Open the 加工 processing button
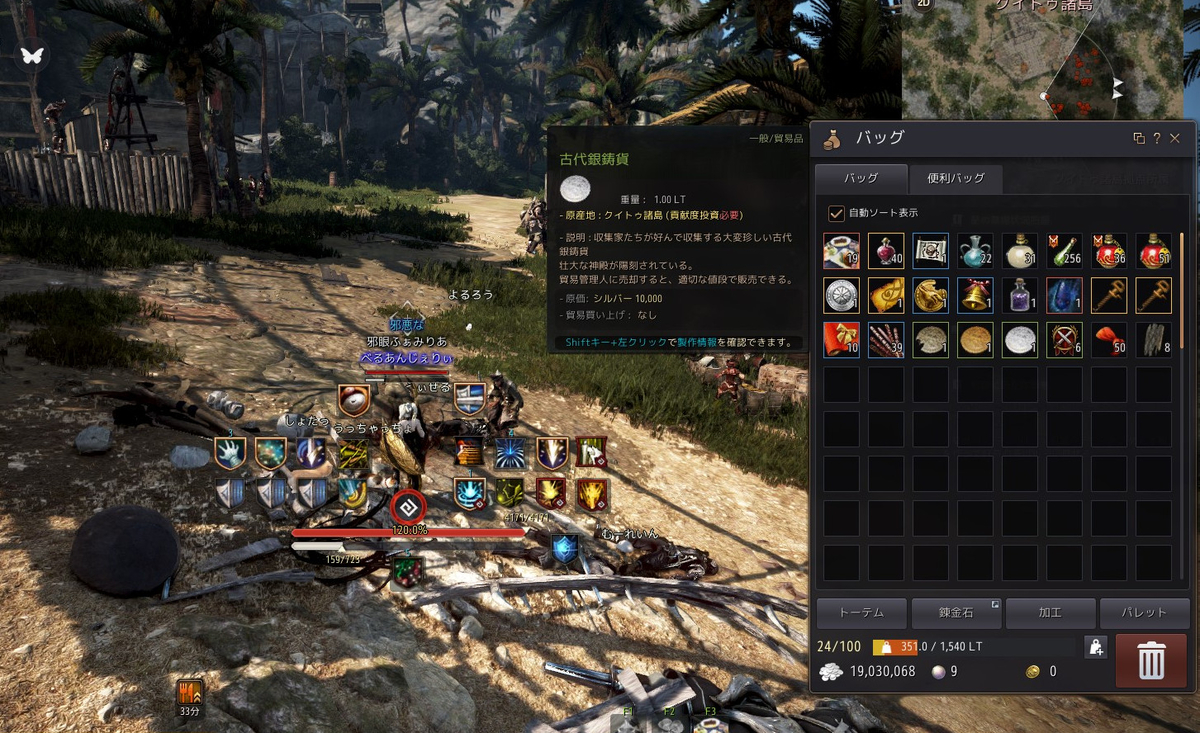The image size is (1200, 733). (1050, 613)
